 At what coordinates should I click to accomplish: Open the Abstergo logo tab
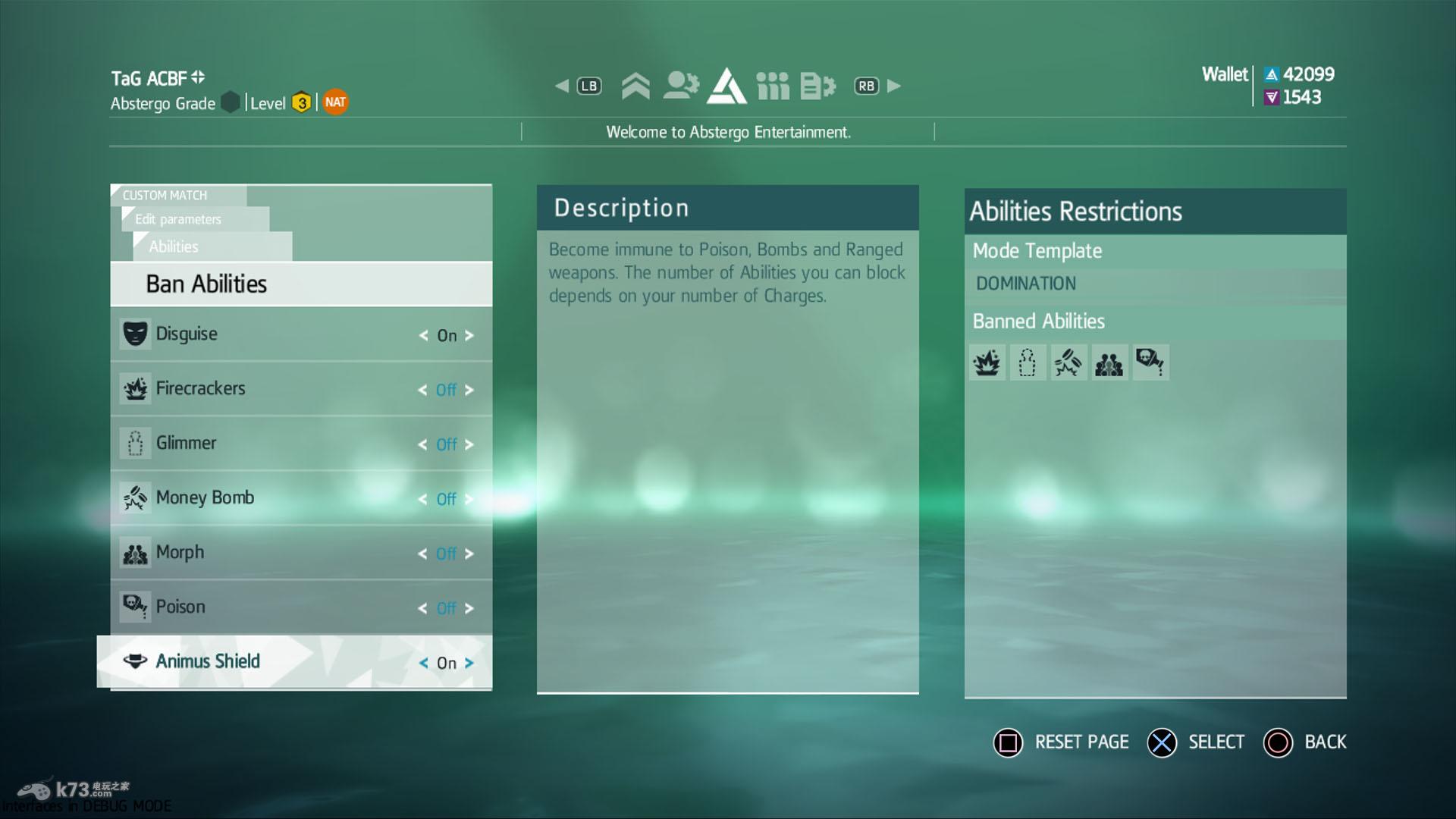coord(726,86)
